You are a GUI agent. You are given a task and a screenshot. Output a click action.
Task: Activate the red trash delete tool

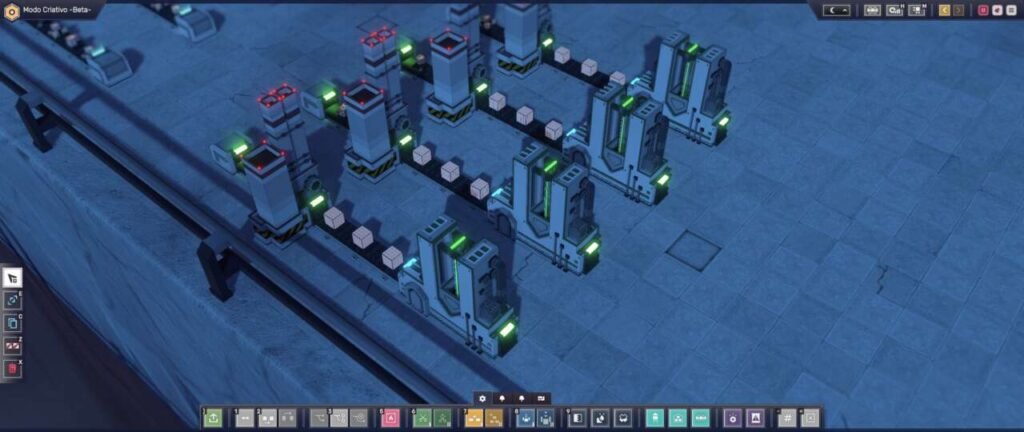coord(13,369)
